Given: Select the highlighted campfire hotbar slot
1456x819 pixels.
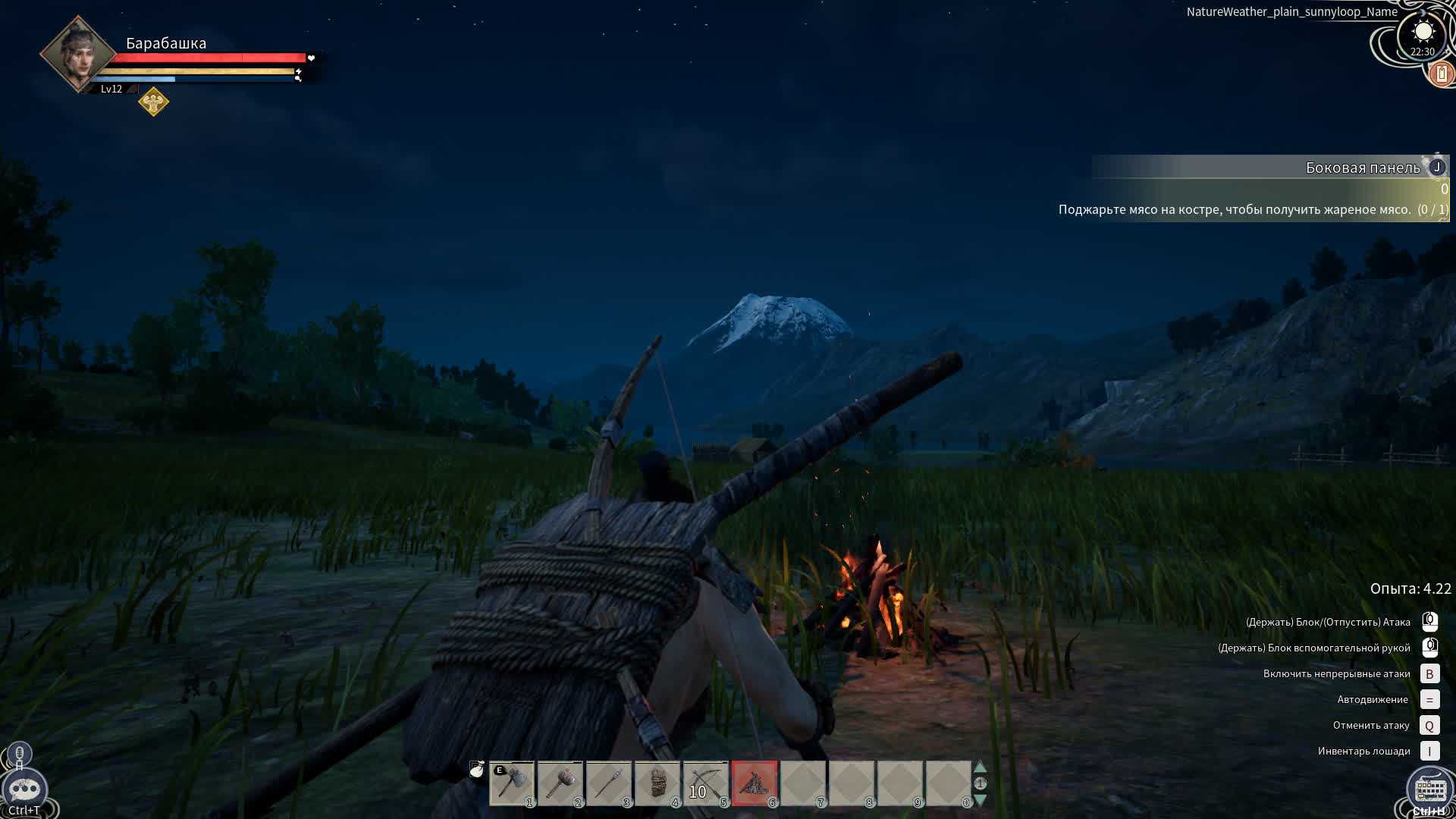Looking at the screenshot, I should (755, 783).
